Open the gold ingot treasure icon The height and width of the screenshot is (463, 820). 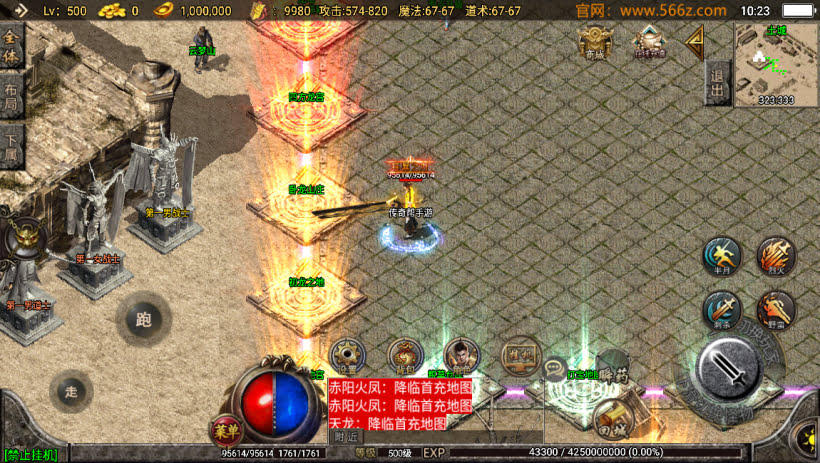point(650,41)
